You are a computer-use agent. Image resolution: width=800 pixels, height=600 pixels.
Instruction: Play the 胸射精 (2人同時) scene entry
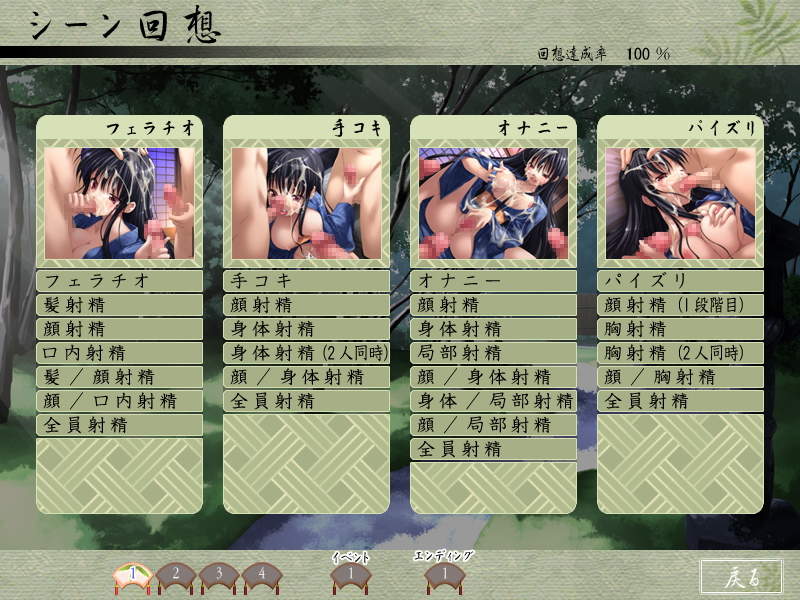pos(680,353)
